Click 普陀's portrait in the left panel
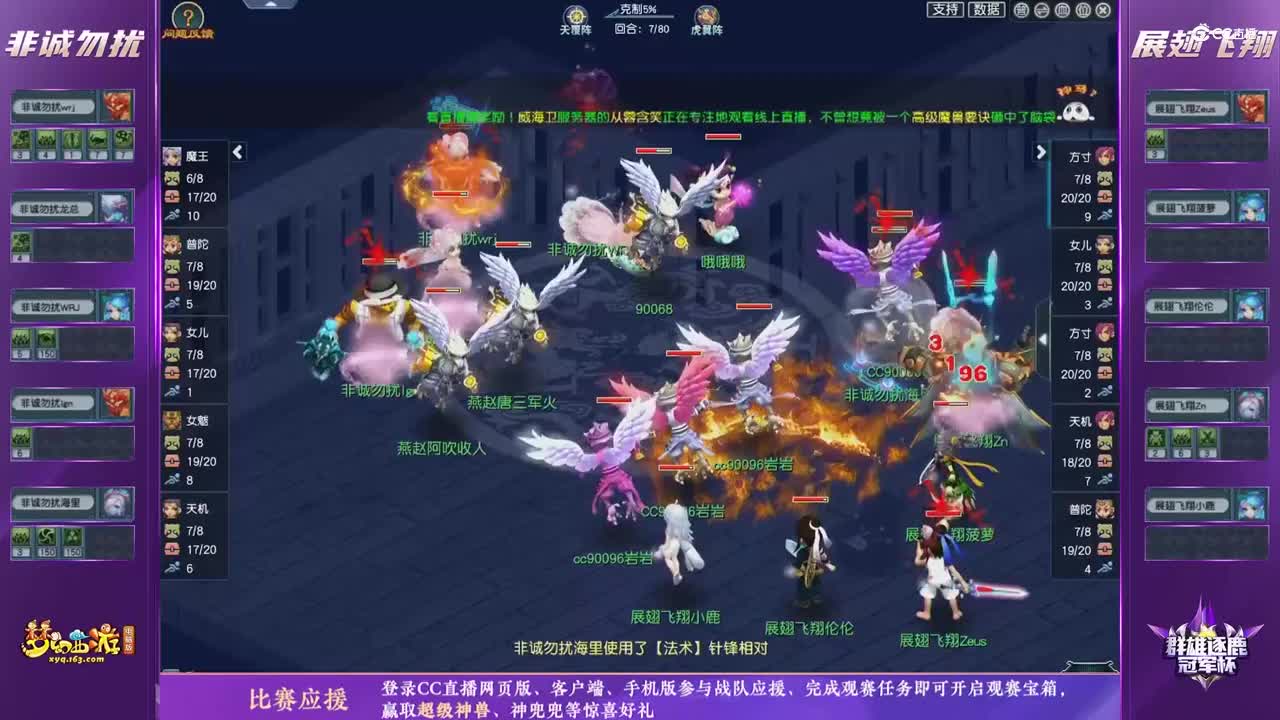The image size is (1280, 720). coord(171,243)
